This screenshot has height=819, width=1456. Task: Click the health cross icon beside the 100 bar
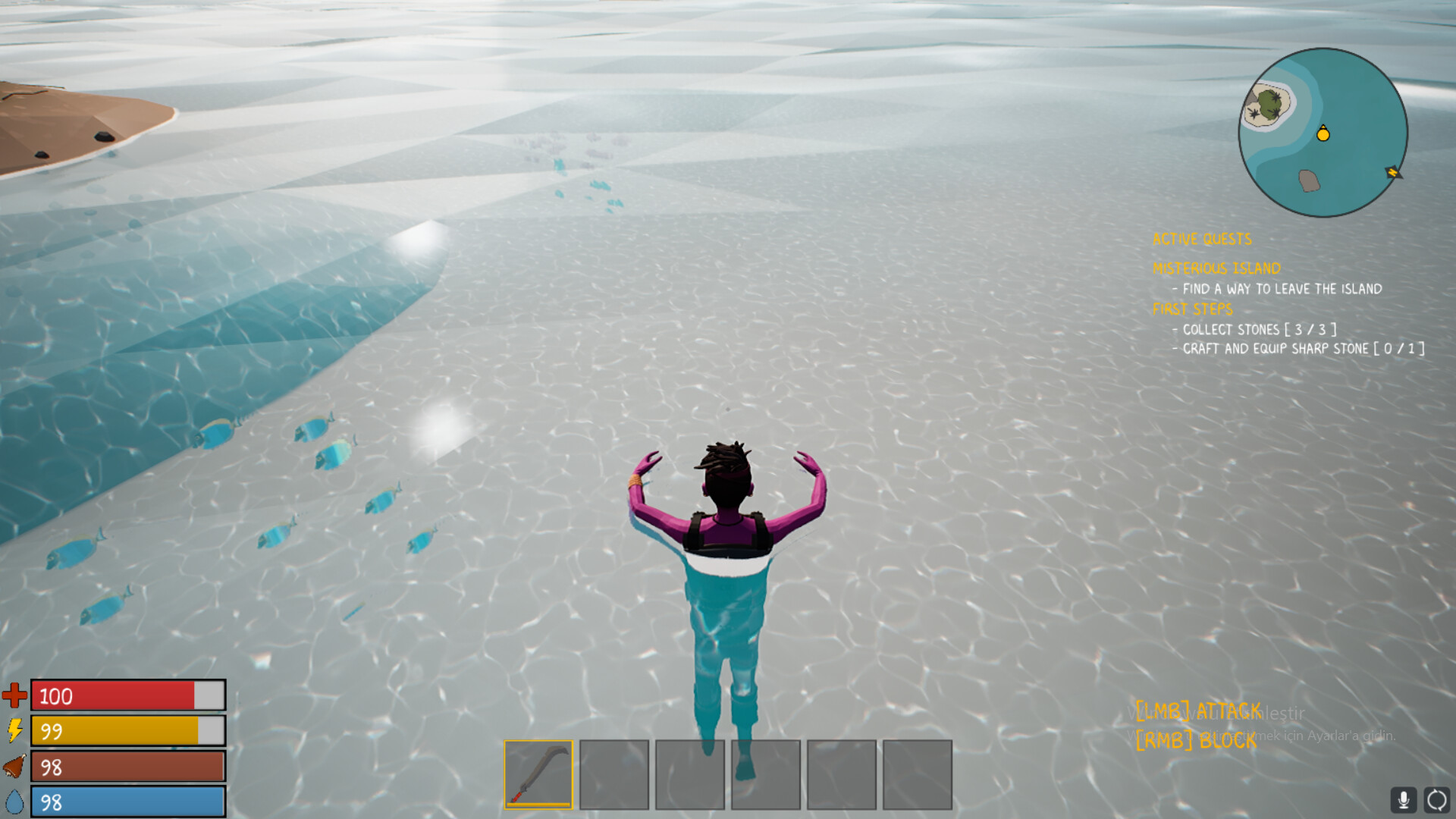pyautogui.click(x=15, y=695)
